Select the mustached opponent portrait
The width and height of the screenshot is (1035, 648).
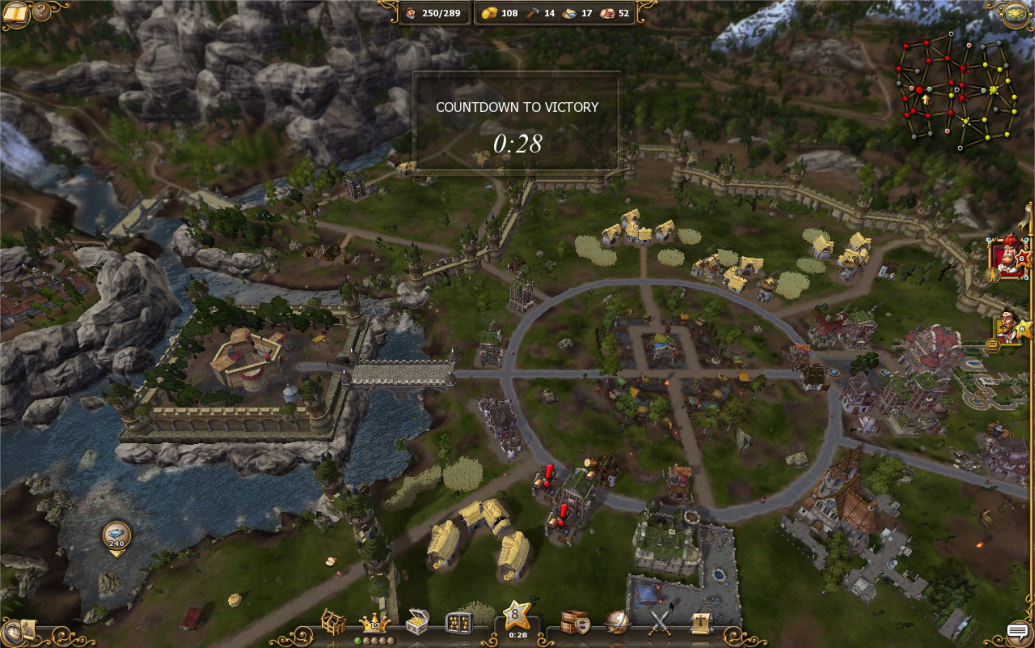tap(1010, 327)
